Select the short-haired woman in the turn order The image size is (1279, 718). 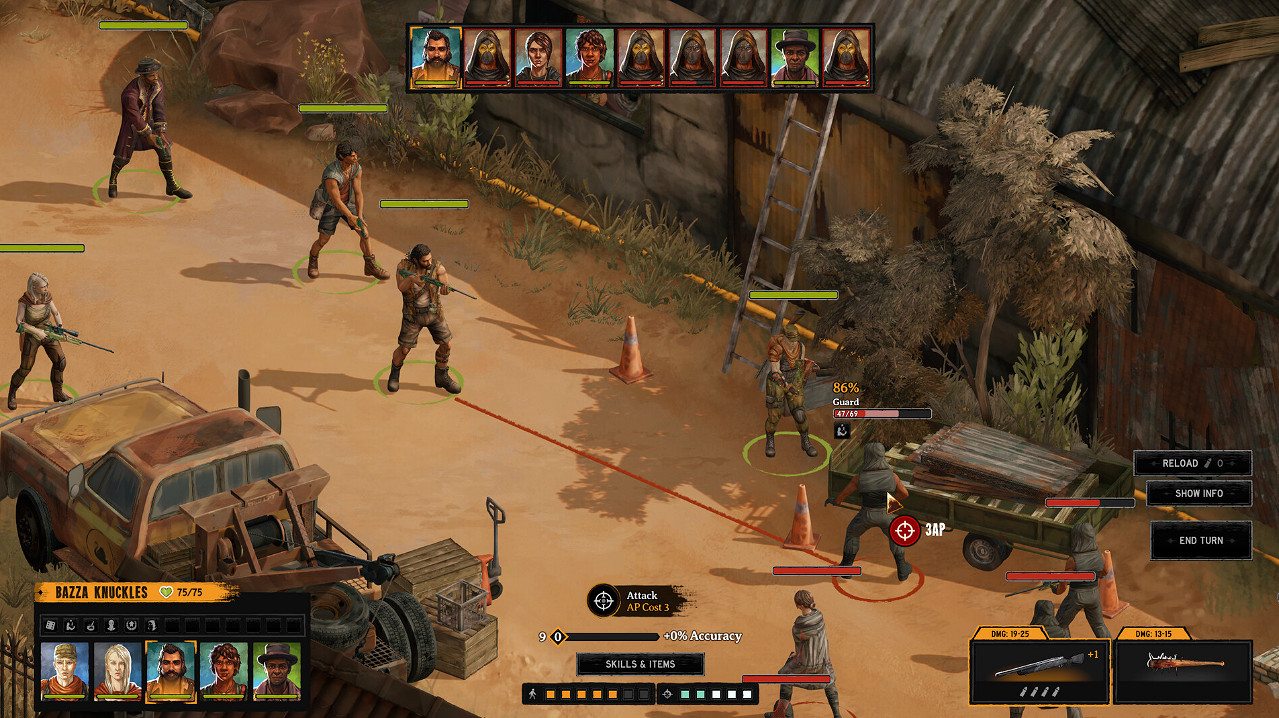pyautogui.click(x=538, y=57)
